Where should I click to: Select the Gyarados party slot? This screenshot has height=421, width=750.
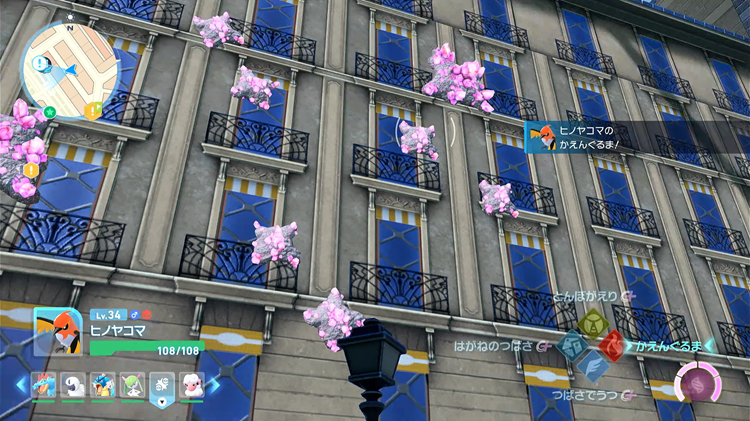[101, 385]
